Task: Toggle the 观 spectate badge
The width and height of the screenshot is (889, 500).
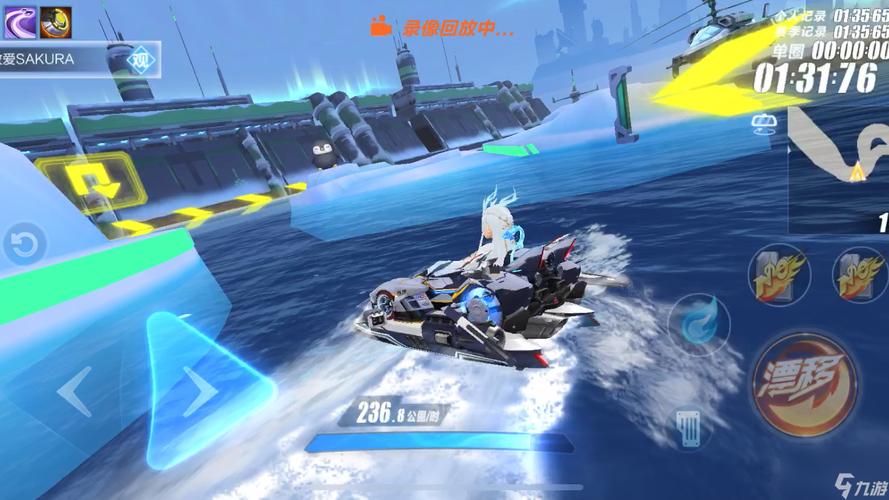Action: coord(146,58)
